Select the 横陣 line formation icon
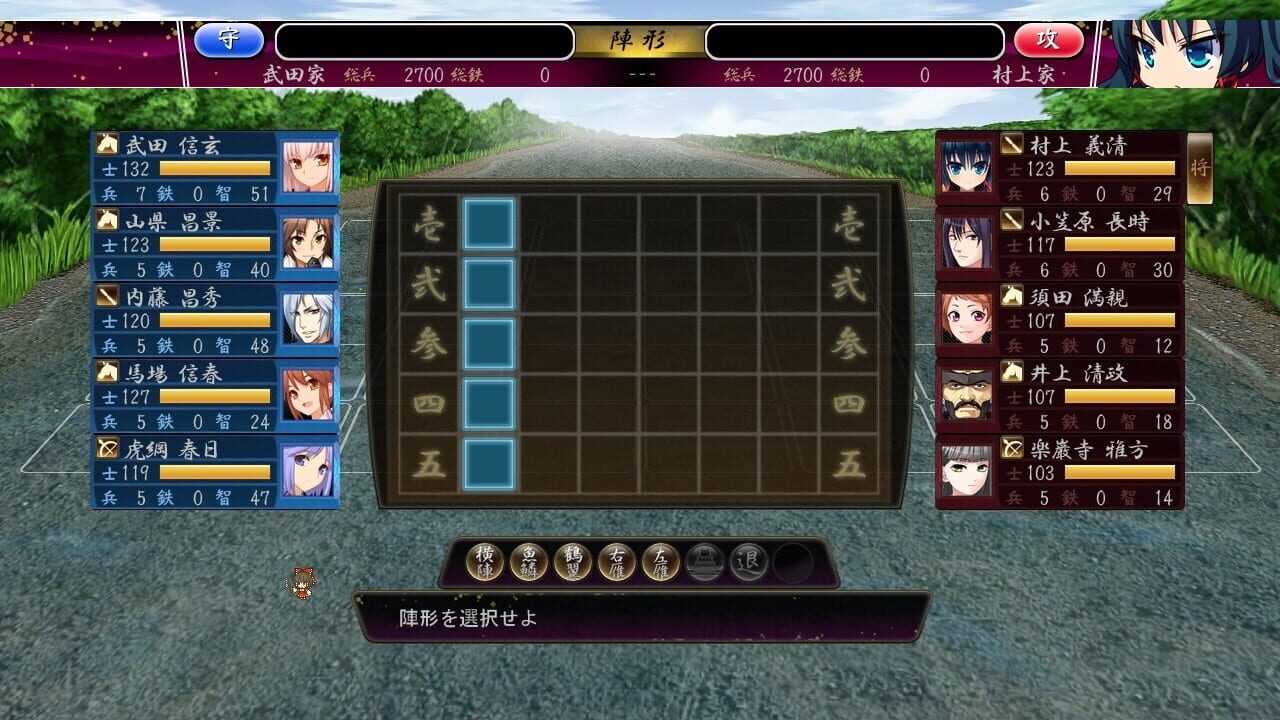The image size is (1280, 720). pos(485,562)
